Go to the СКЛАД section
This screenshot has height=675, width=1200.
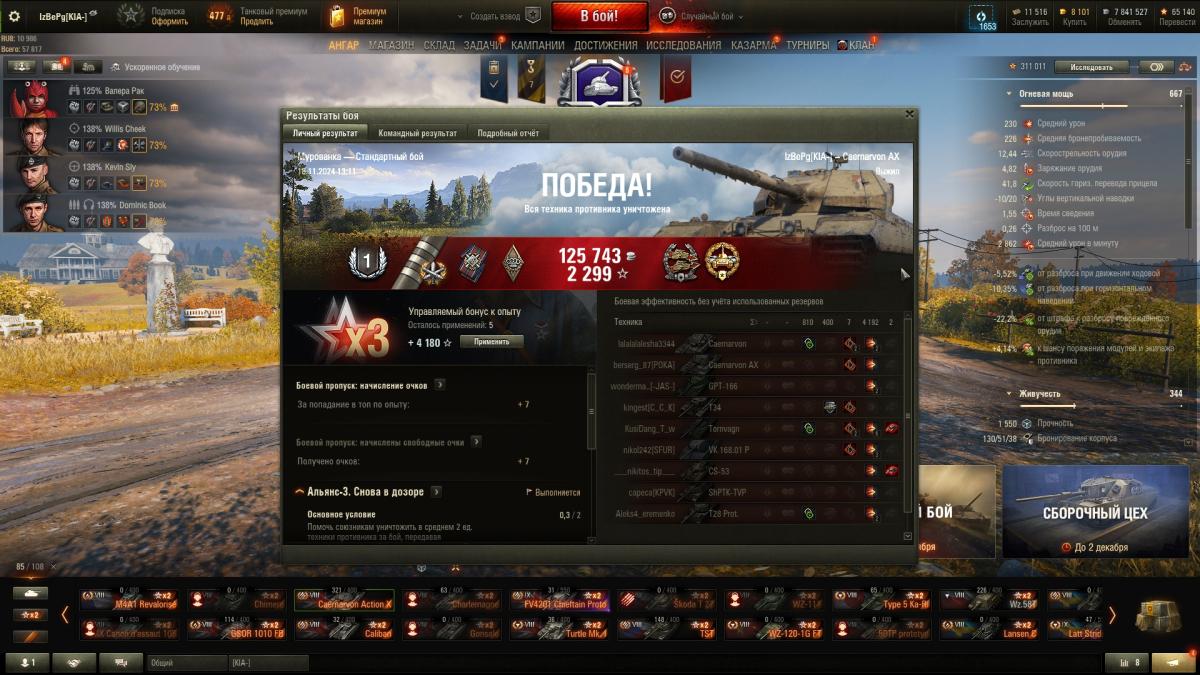tap(439, 45)
